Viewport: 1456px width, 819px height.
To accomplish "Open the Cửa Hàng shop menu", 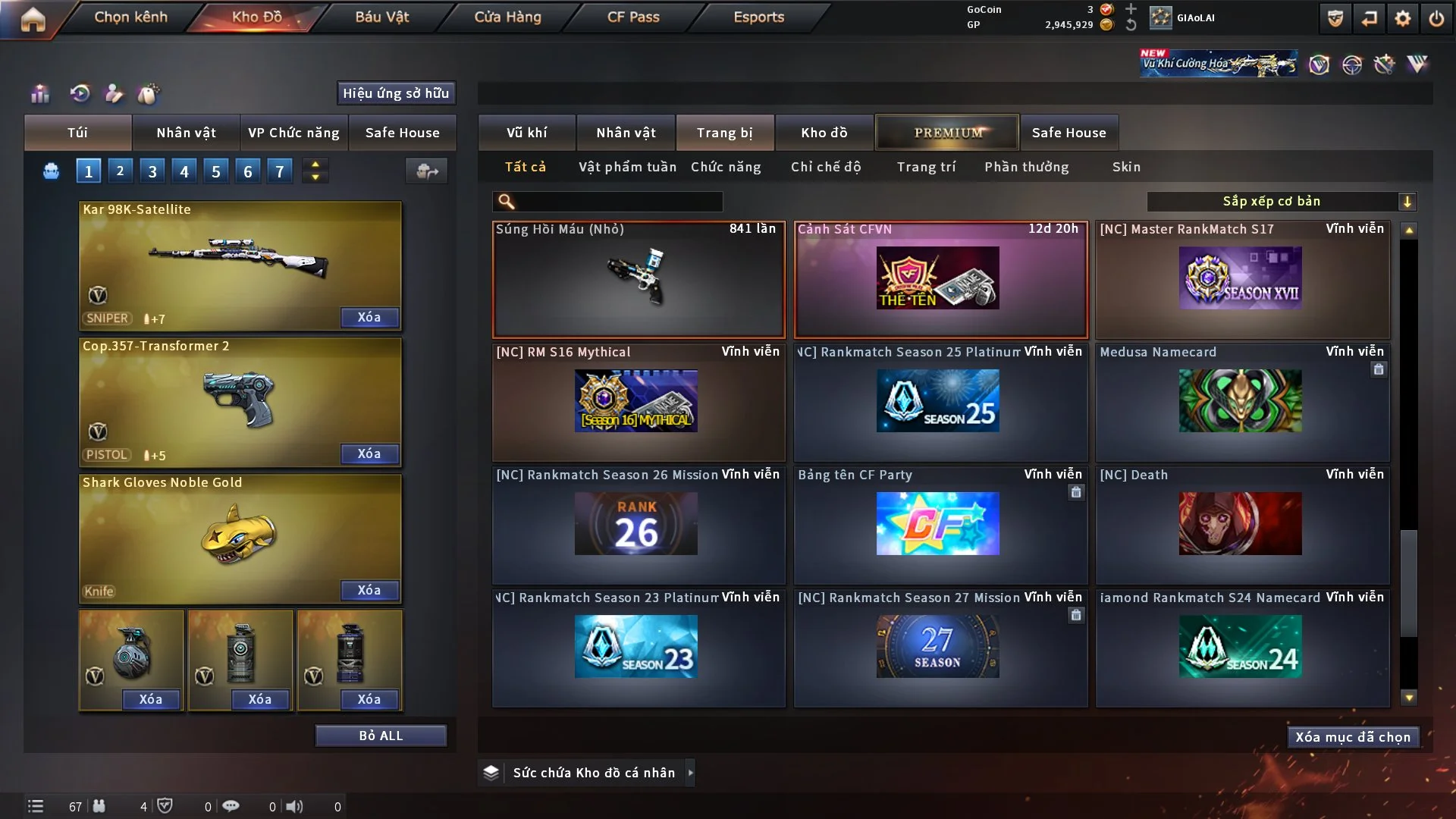I will point(507,17).
